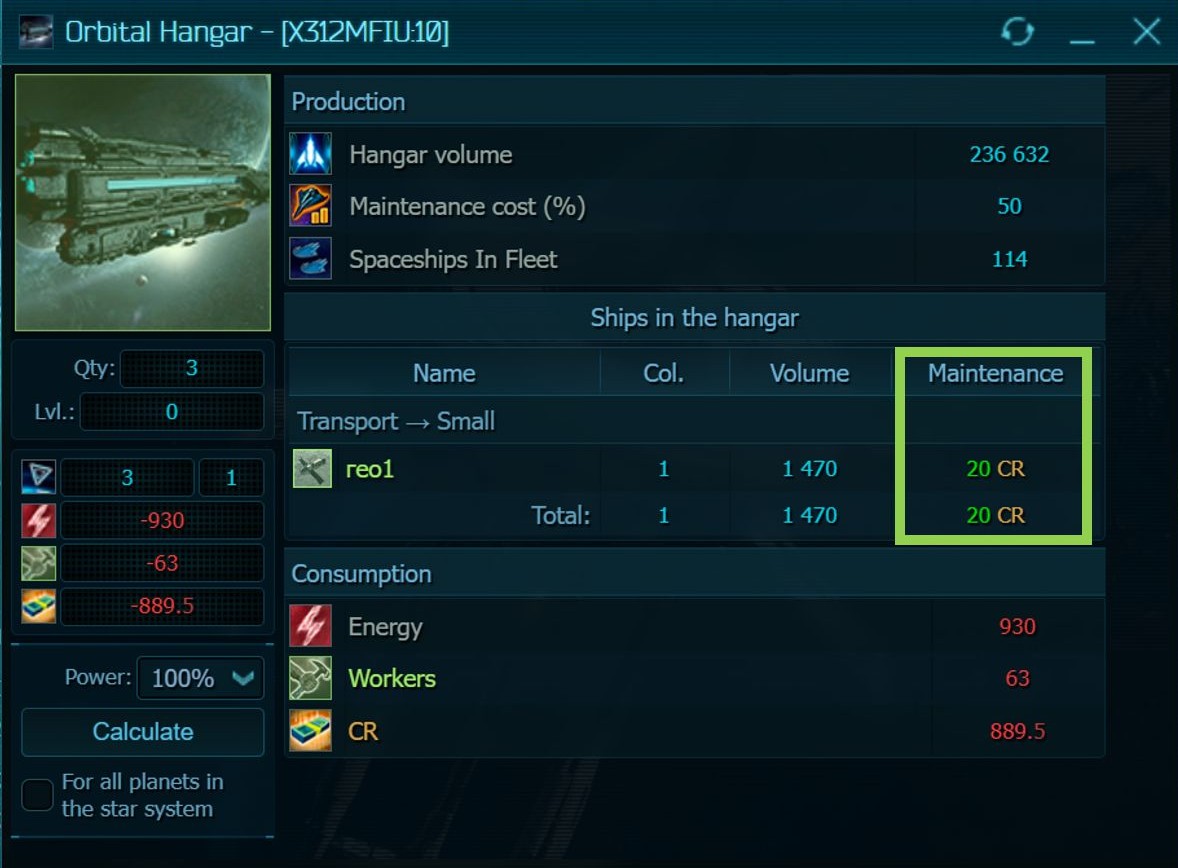Click the Lvl. input field
This screenshot has height=868, width=1178.
point(171,411)
